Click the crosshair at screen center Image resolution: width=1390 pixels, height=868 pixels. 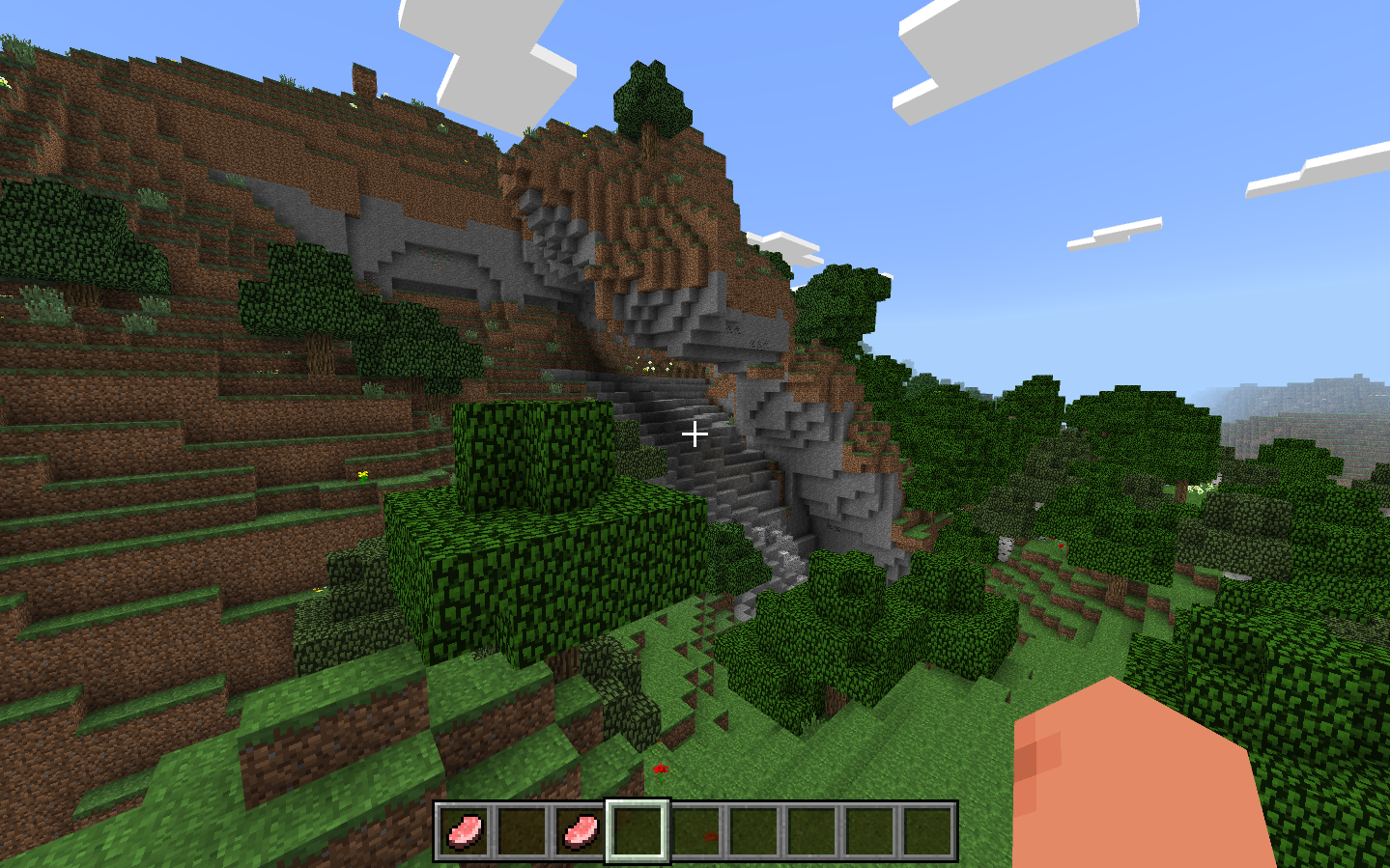click(695, 435)
